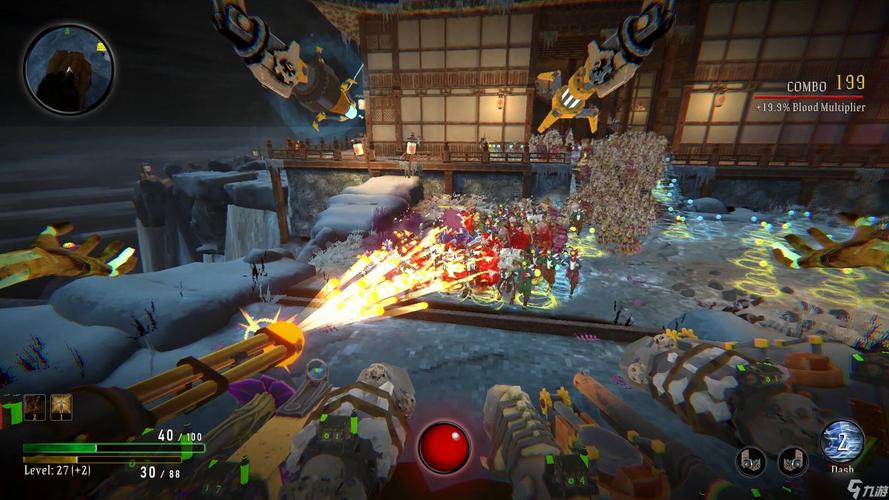Click the circular minimap

click(x=69, y=68)
